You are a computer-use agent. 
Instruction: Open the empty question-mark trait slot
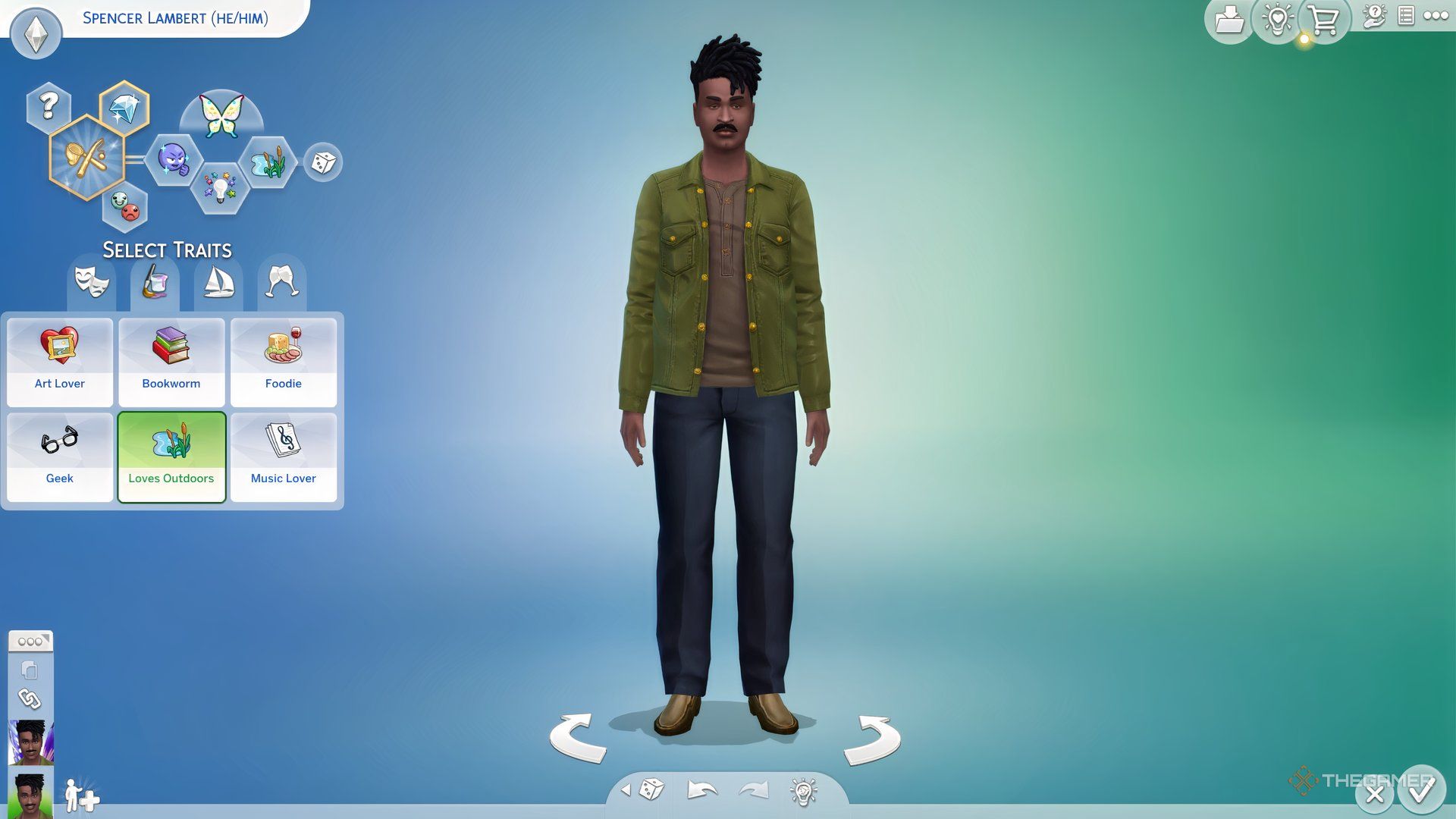[47, 105]
